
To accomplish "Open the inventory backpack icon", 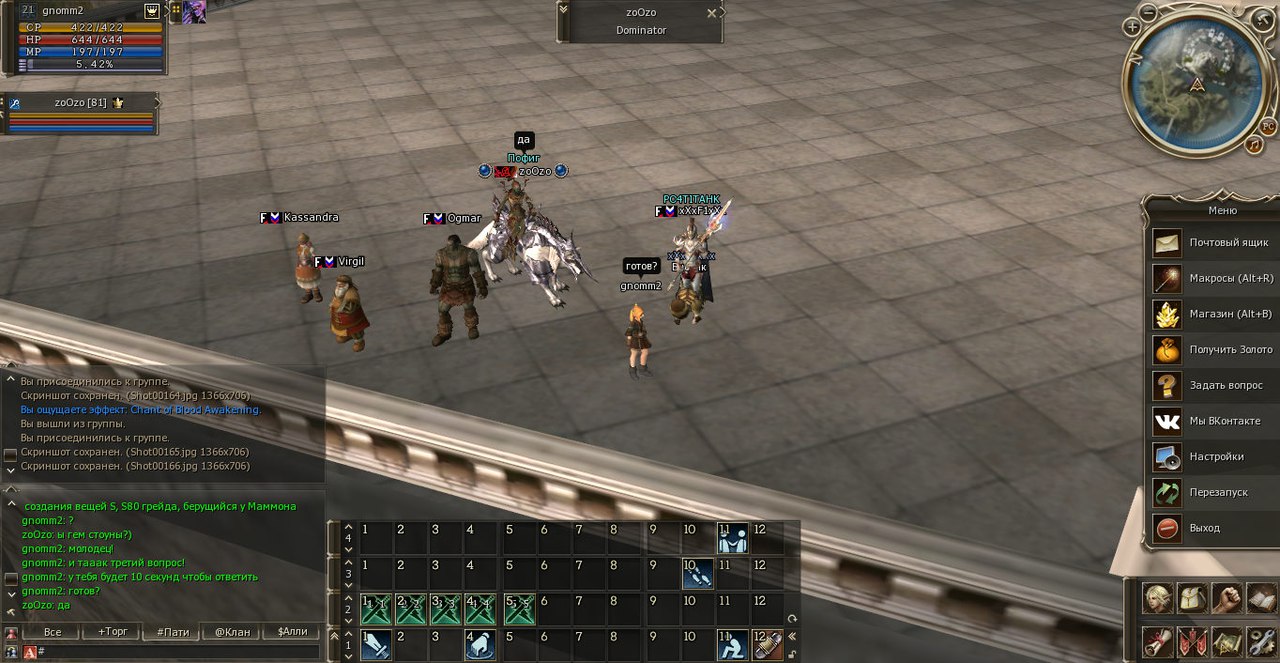I will [1193, 598].
